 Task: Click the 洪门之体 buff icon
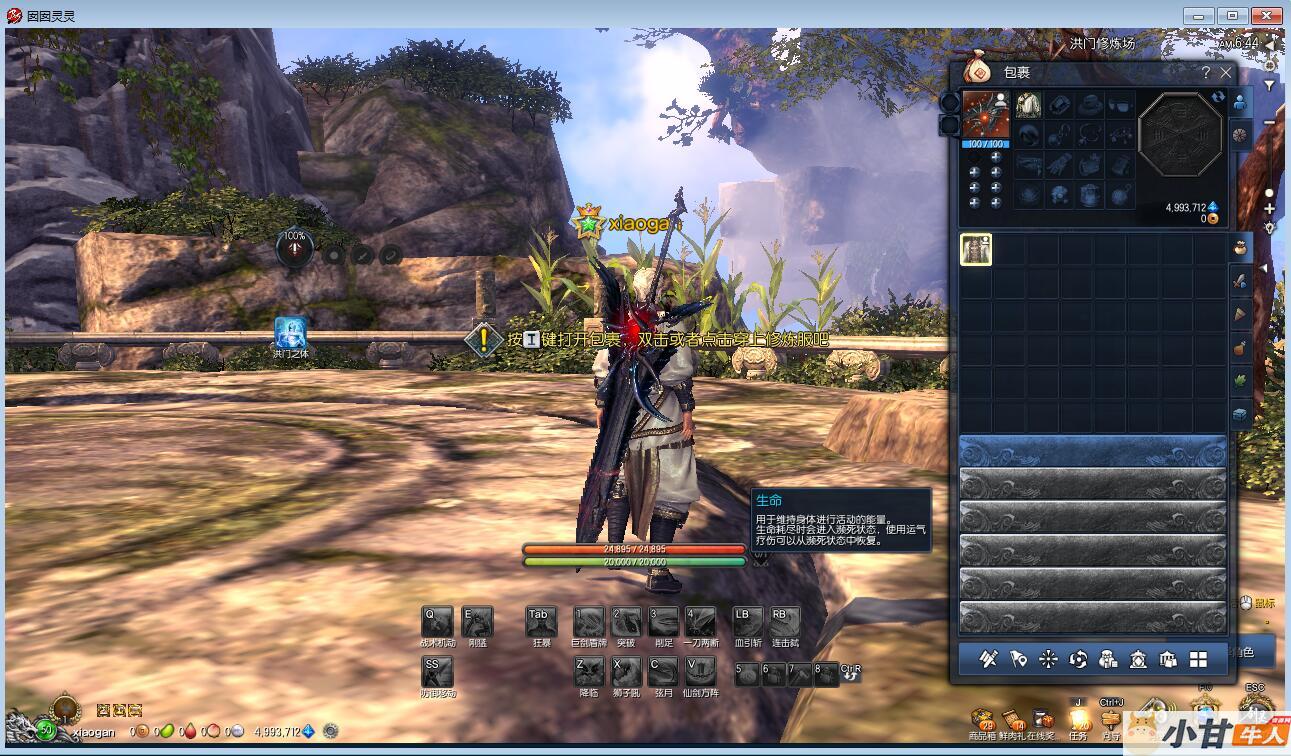point(291,333)
